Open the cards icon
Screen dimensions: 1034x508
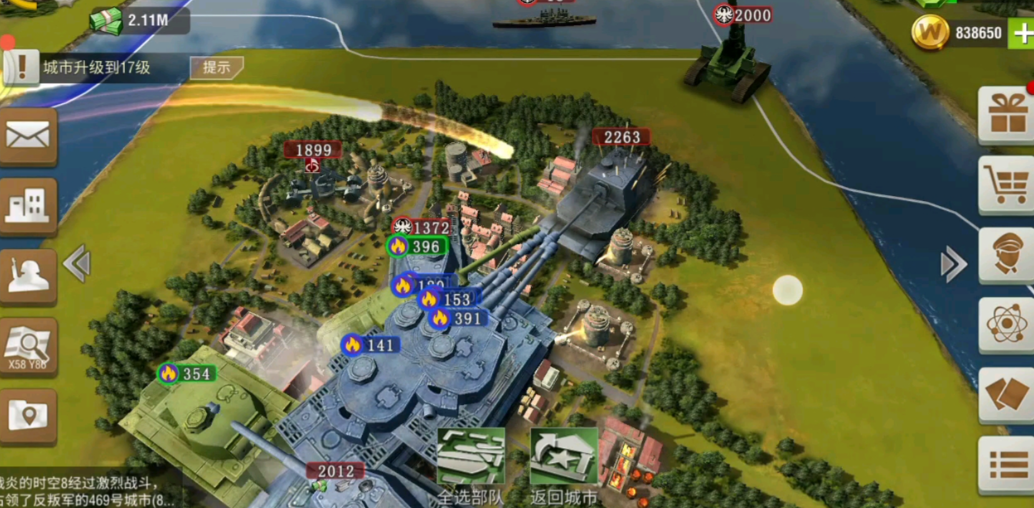pos(1005,394)
